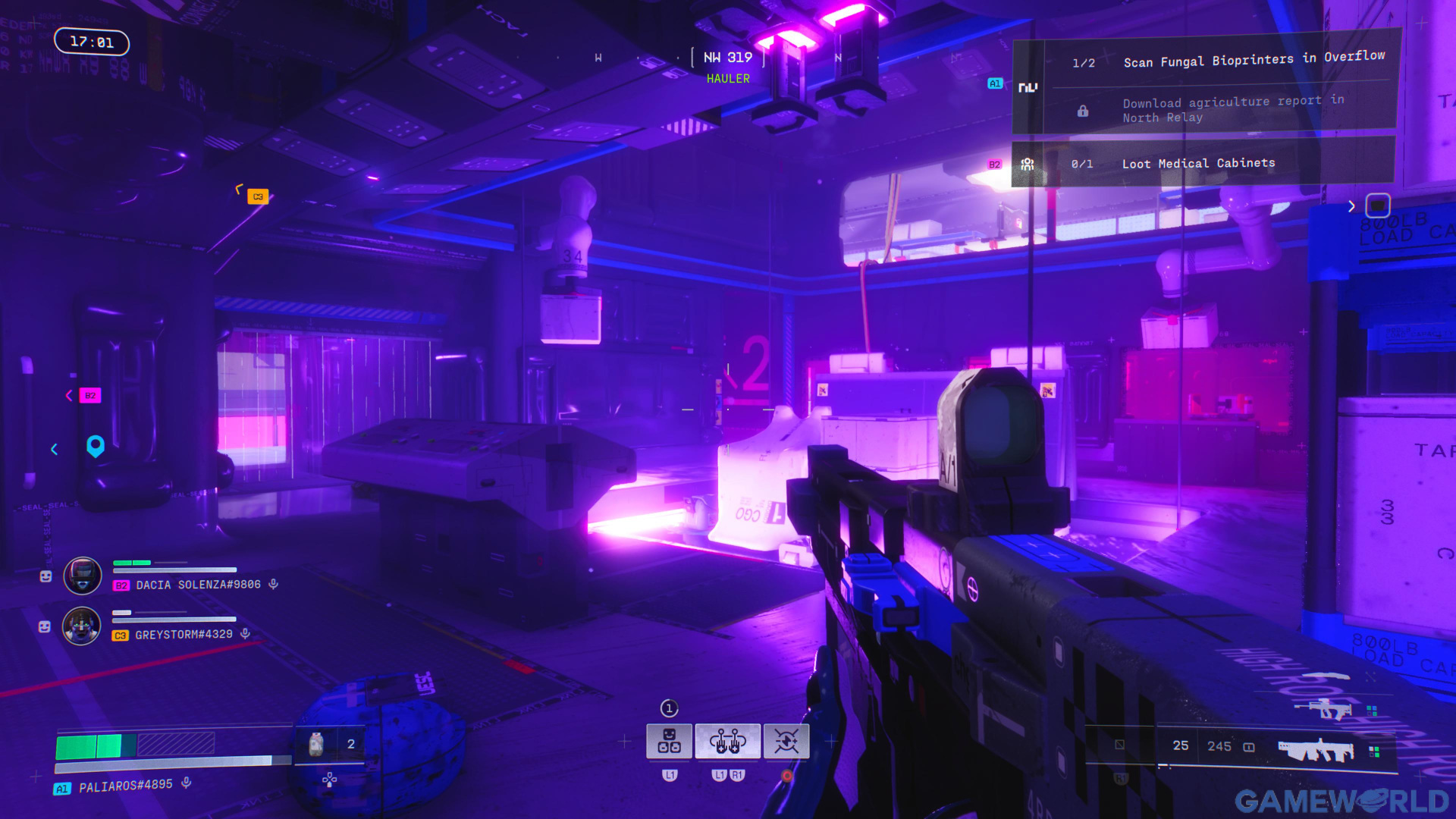Screen dimensions: 1456x819
Task: Click the pink B2 teammate marker
Action: tap(90, 395)
